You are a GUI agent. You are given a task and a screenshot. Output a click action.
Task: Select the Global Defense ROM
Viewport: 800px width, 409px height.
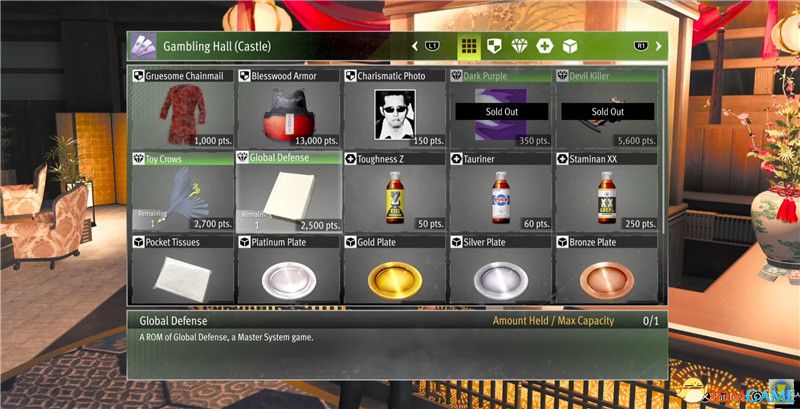click(289, 192)
